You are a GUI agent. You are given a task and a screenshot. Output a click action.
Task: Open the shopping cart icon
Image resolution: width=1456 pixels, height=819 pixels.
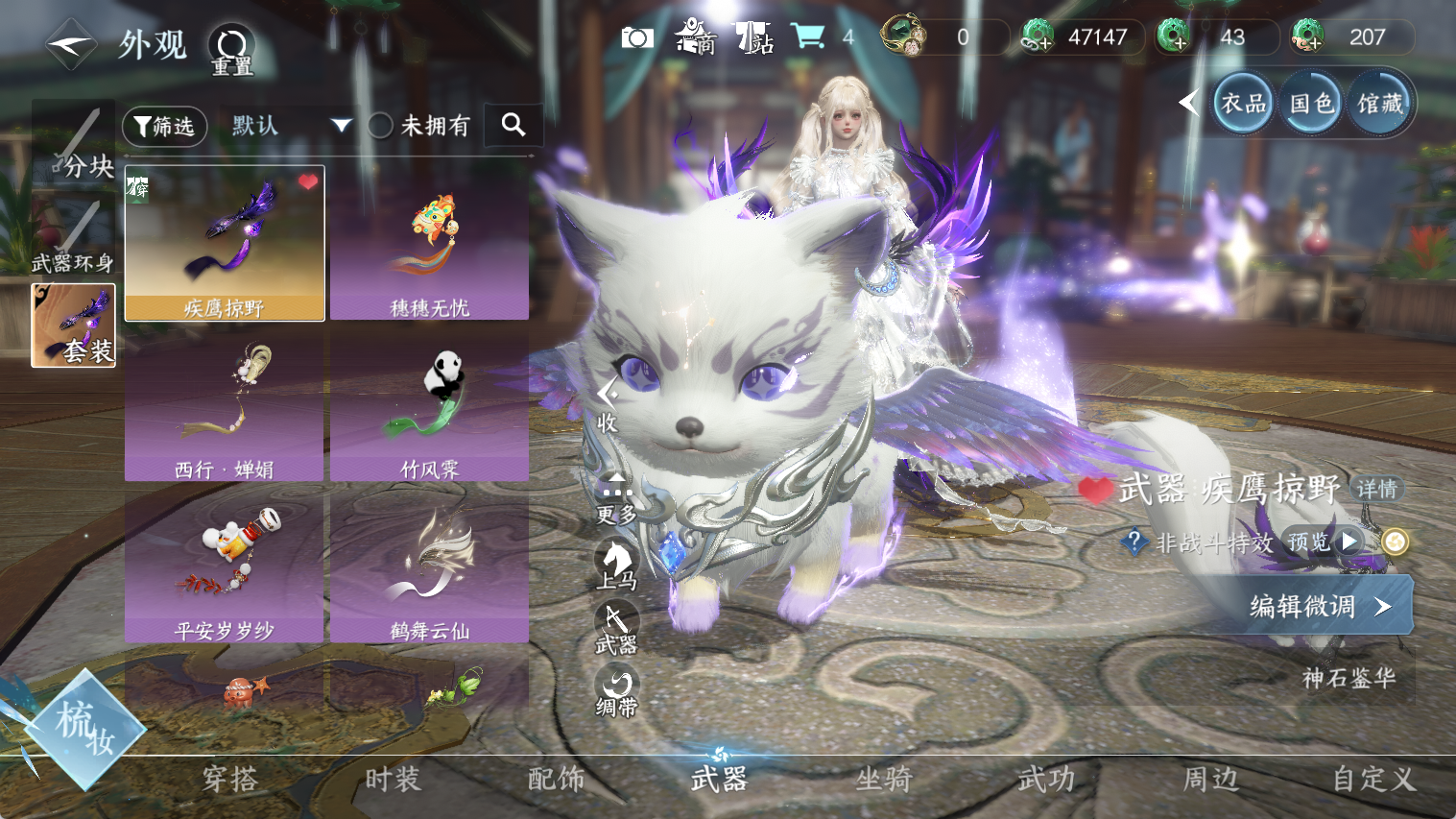(x=808, y=37)
